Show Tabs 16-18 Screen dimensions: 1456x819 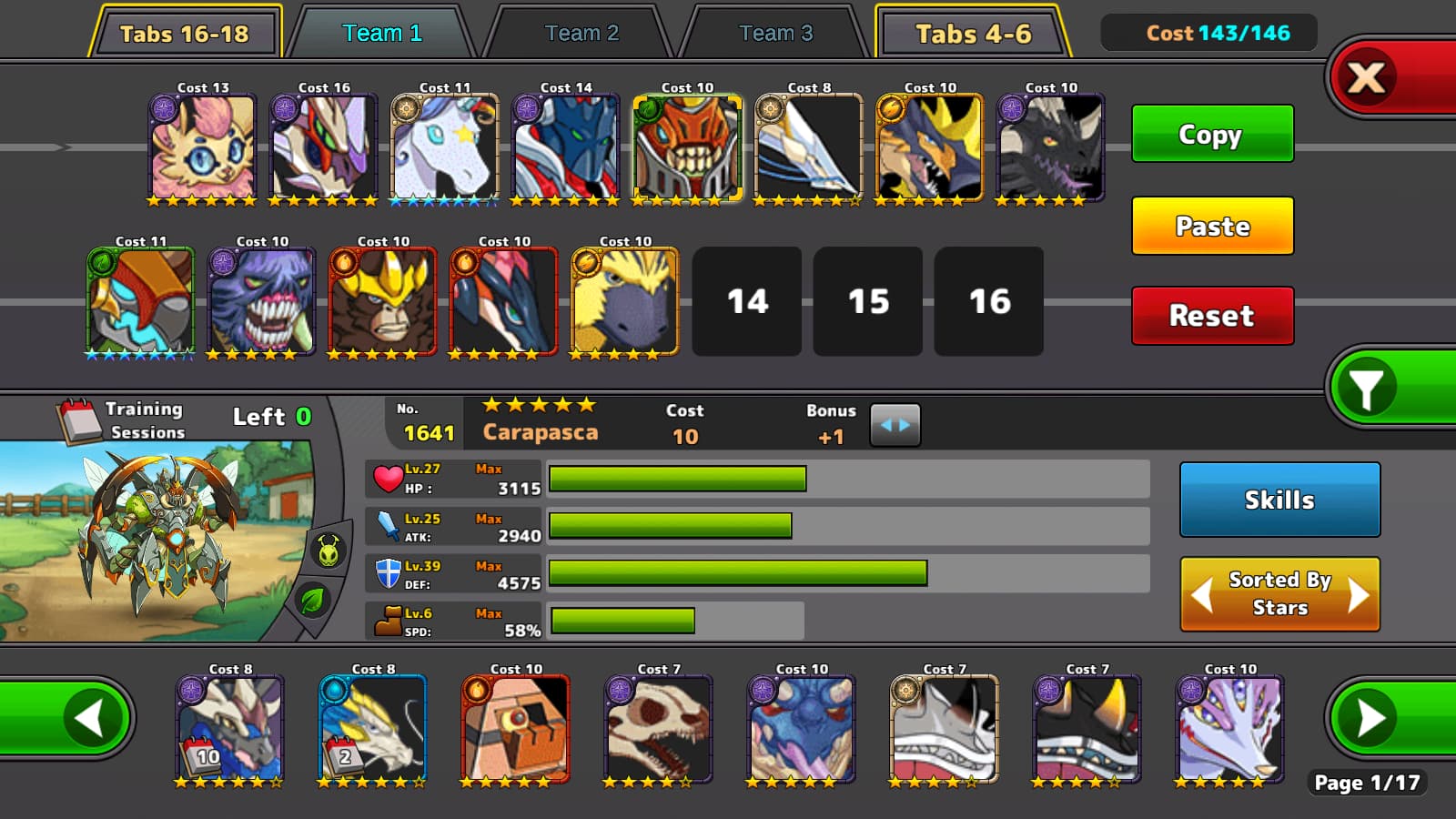pyautogui.click(x=185, y=34)
